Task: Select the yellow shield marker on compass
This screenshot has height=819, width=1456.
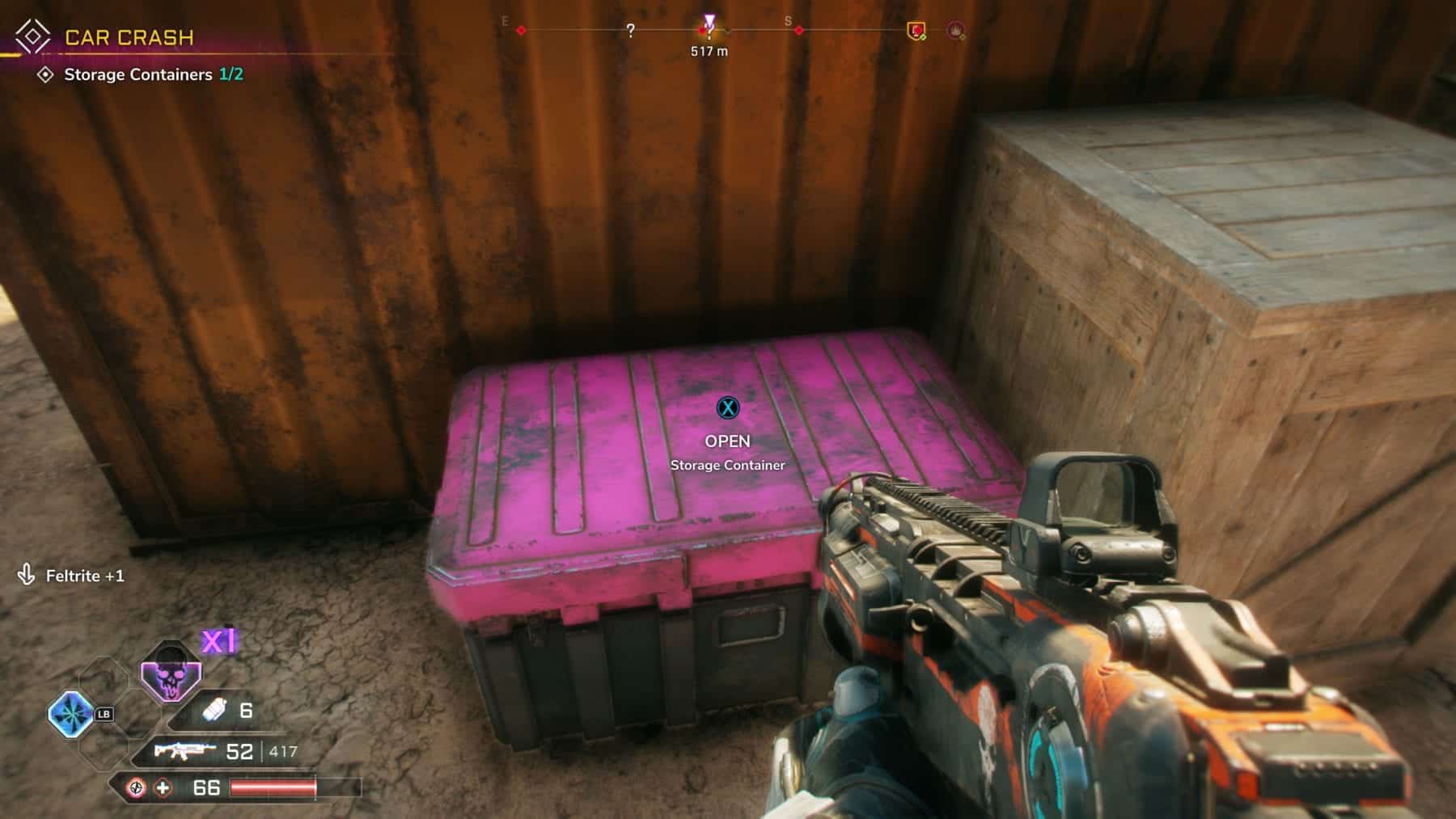Action: 916,31
